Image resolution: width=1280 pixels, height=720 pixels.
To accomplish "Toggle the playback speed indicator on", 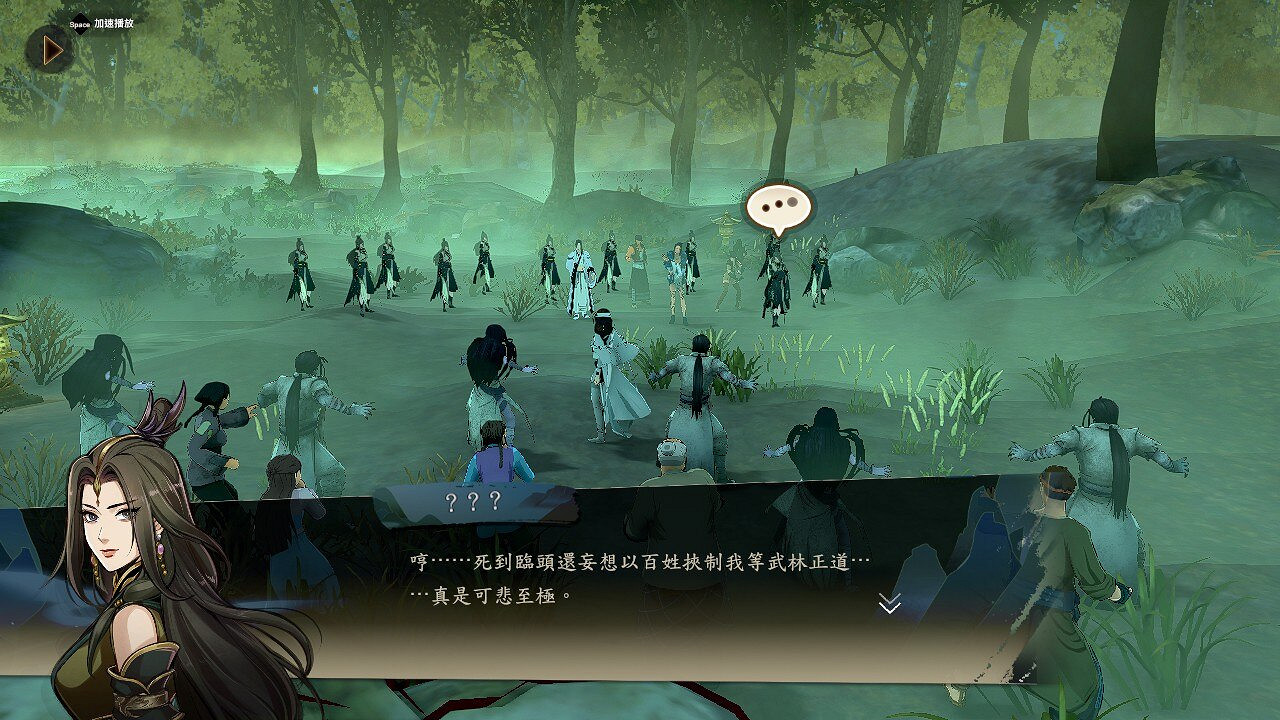I will pos(113,23).
